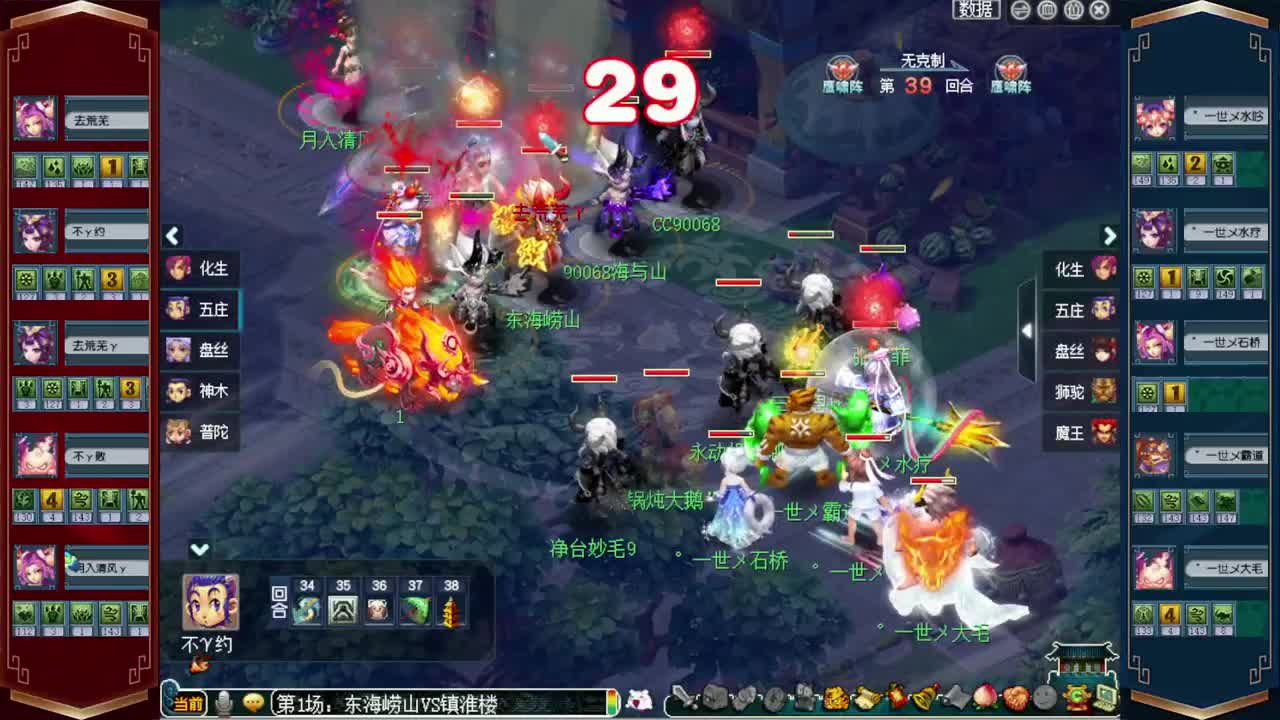Screen dimensions: 1280x720
Task: Click the right-pointing arrow on the right panel
Action: (x=1110, y=236)
